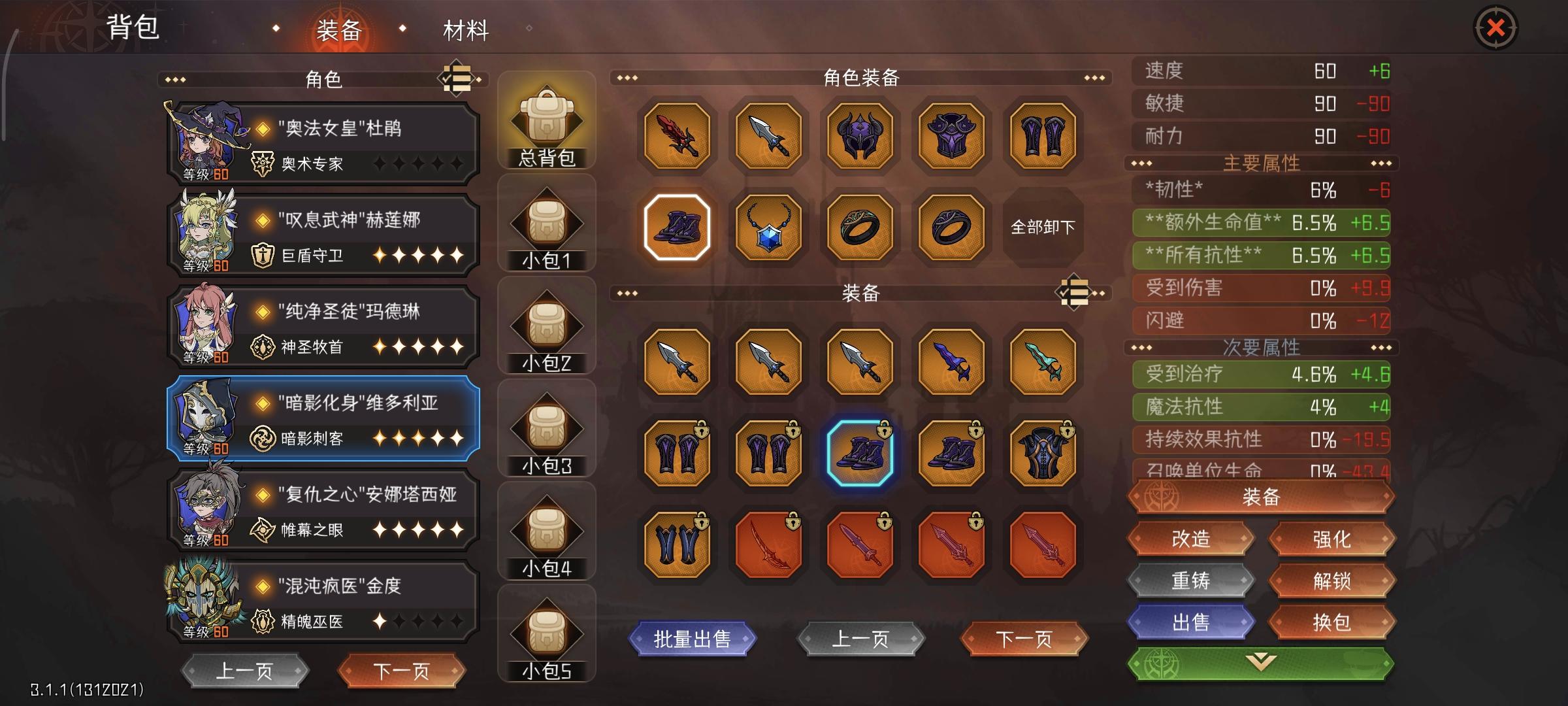This screenshot has height=706, width=1568.
Task: Click the 总背包 backpack icon
Action: 547,116
